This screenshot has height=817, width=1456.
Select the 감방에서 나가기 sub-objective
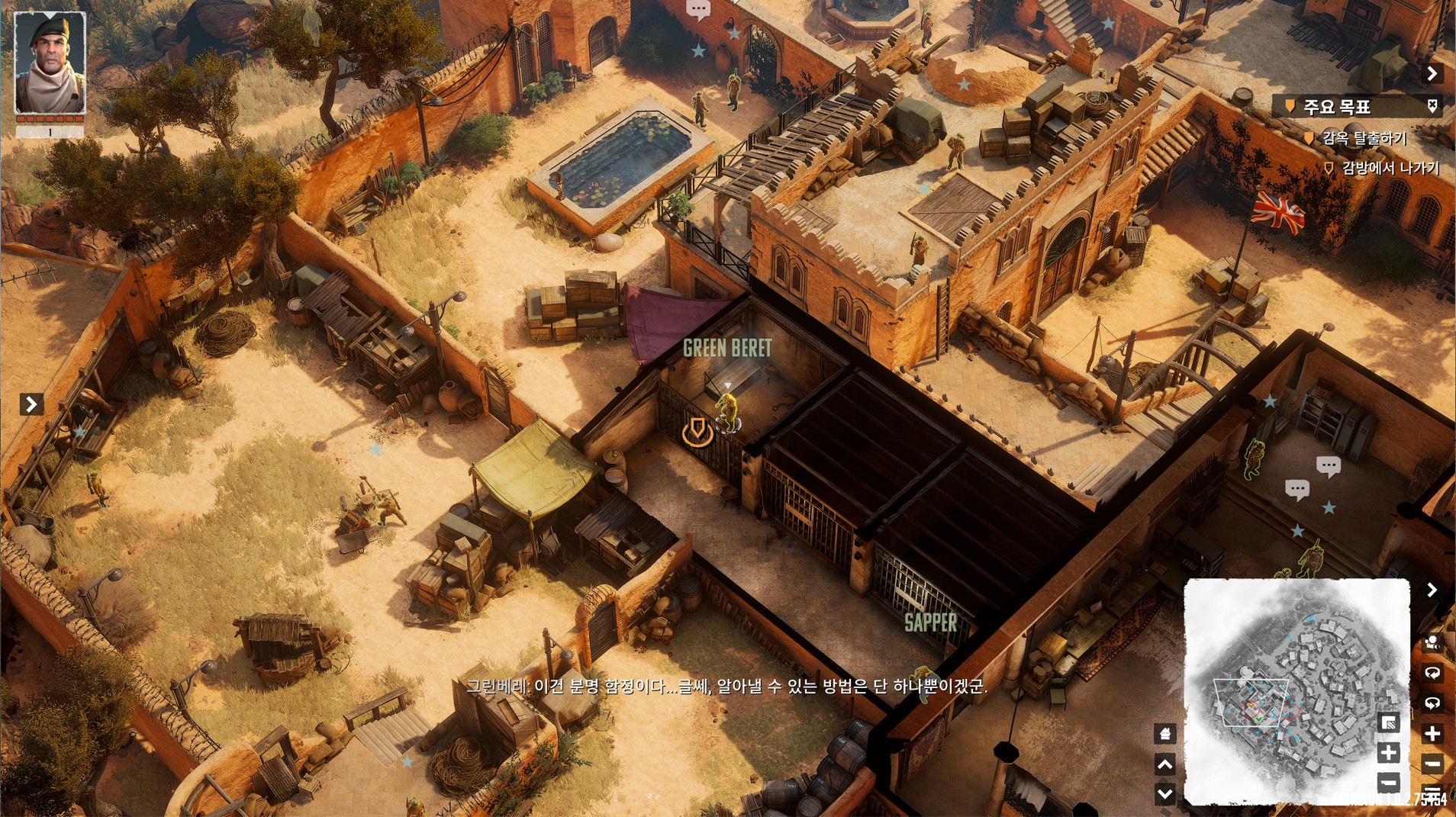coord(1390,168)
